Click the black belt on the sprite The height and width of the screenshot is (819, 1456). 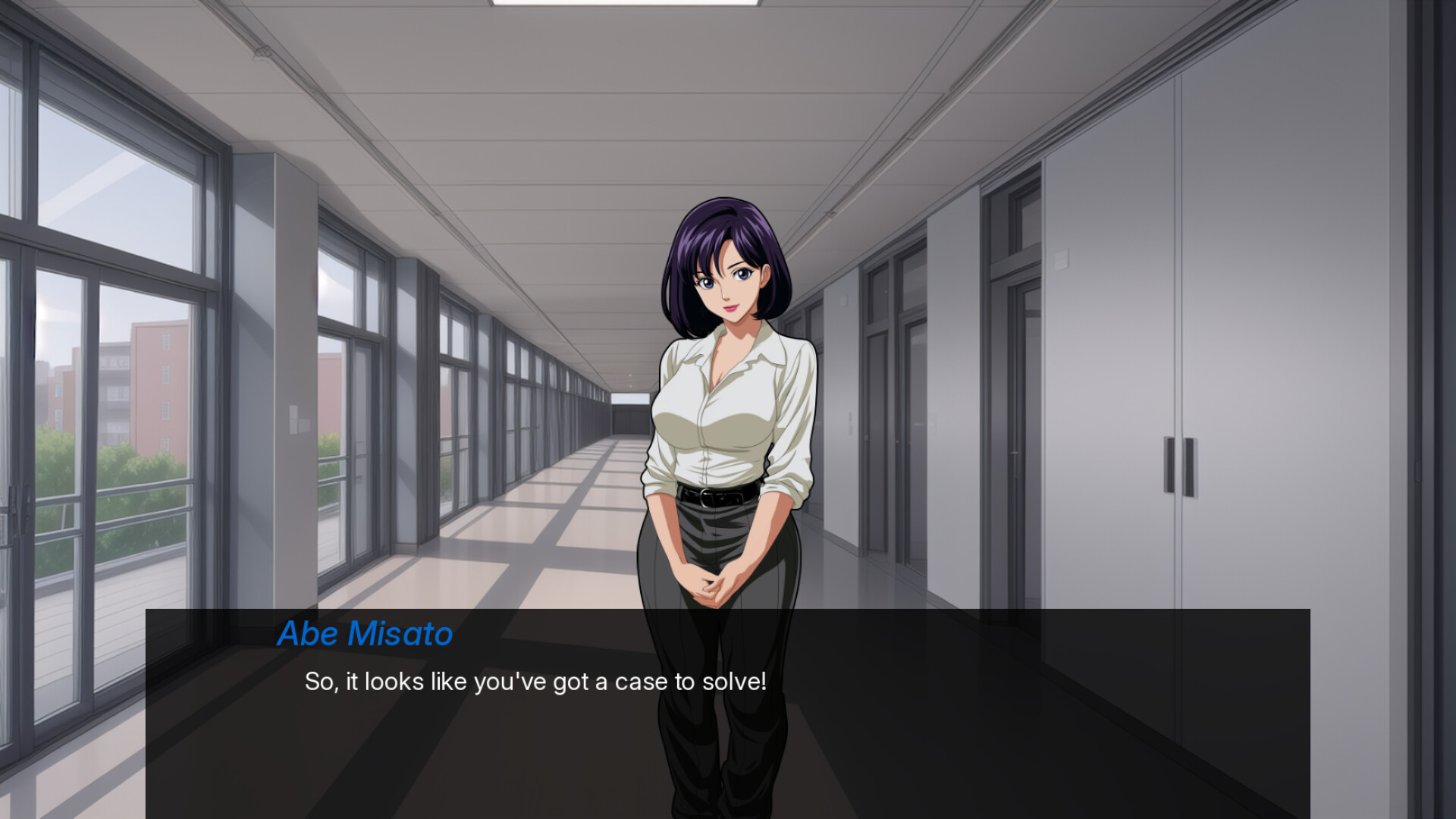pos(717,493)
